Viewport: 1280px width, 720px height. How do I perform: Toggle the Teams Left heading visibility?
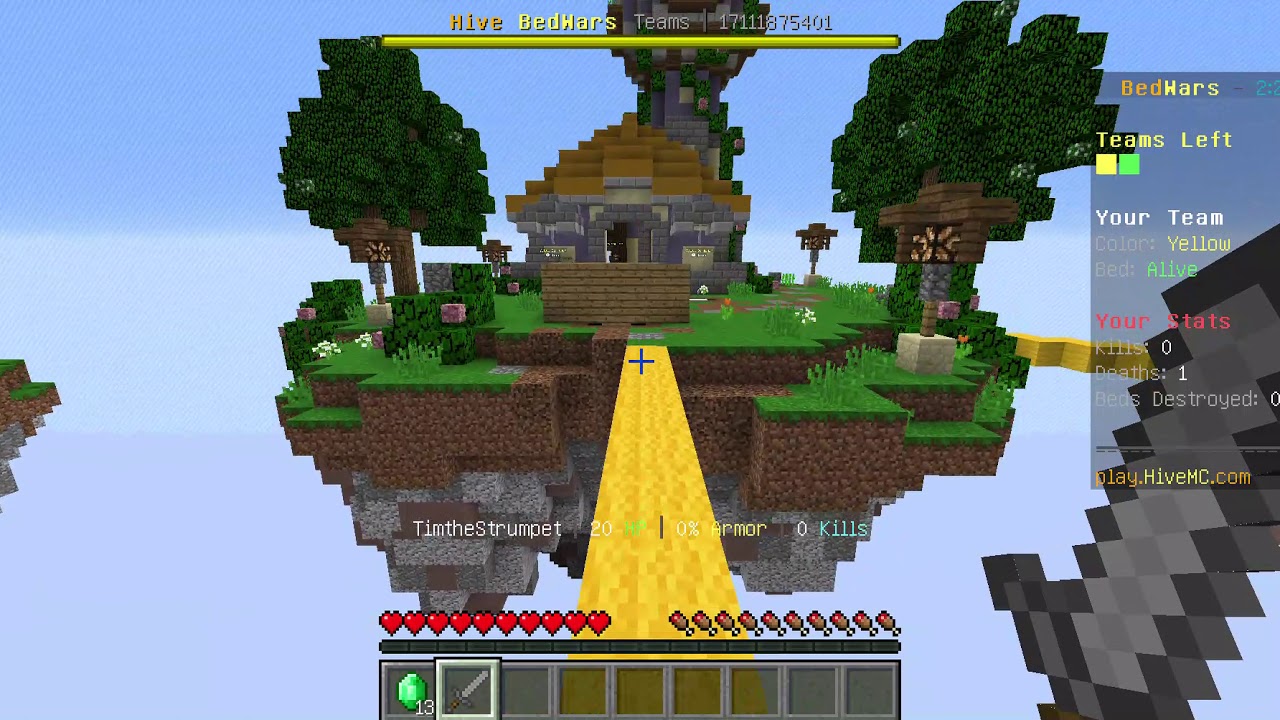[1164, 140]
